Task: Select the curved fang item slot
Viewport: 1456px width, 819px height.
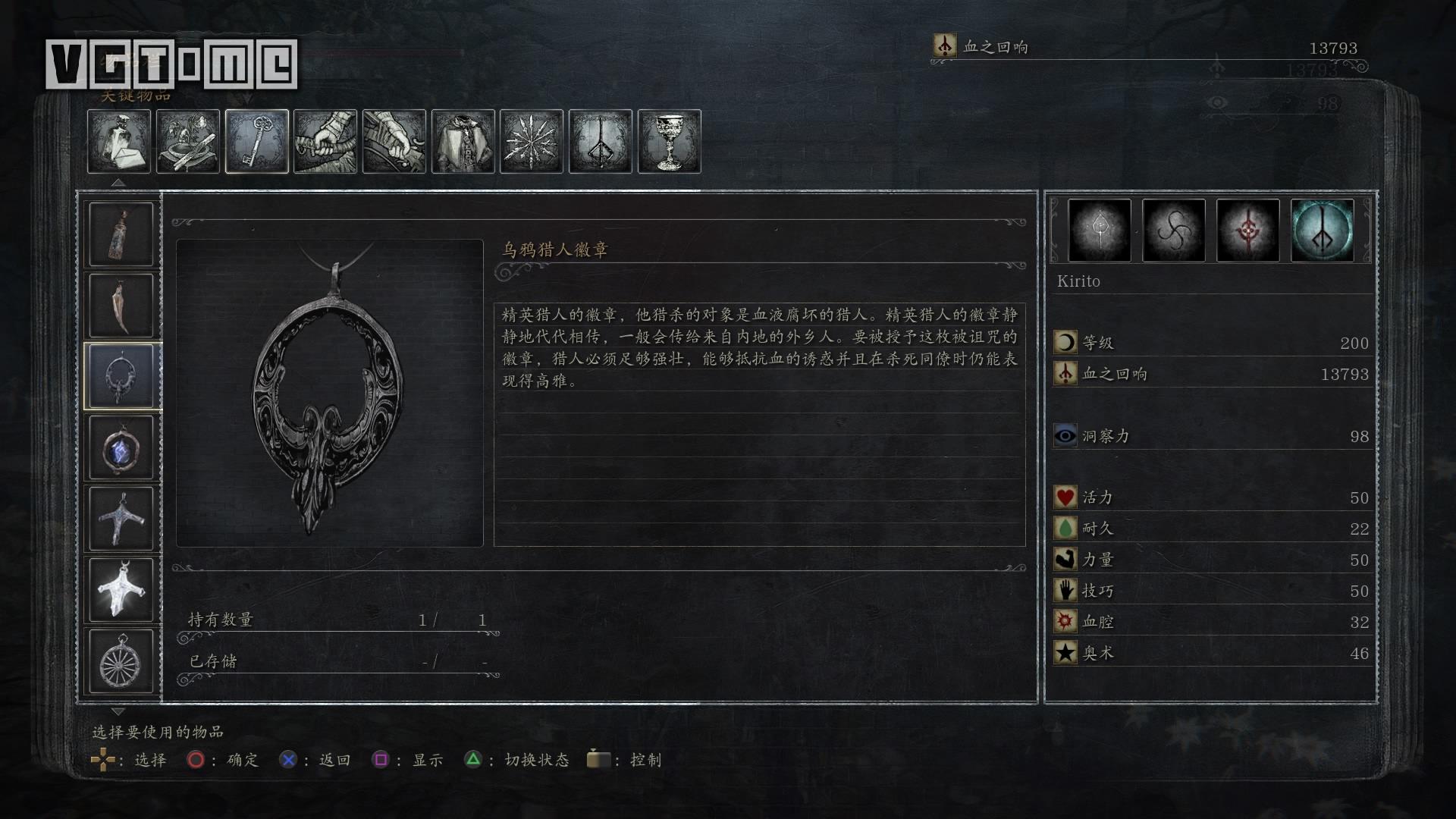Action: pyautogui.click(x=121, y=306)
